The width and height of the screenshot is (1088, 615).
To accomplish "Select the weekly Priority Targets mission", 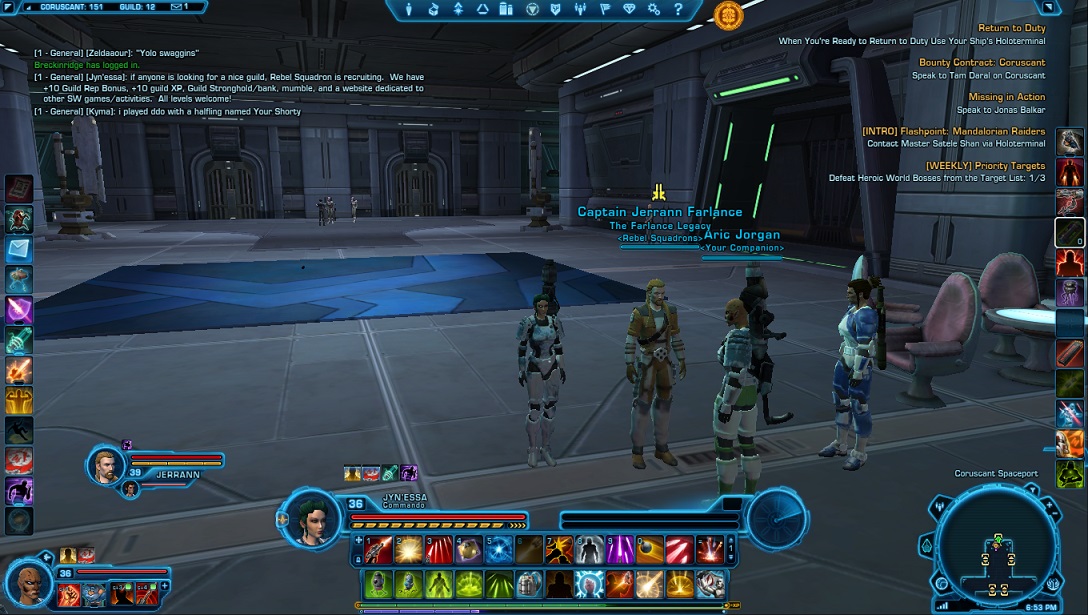I will [x=985, y=165].
